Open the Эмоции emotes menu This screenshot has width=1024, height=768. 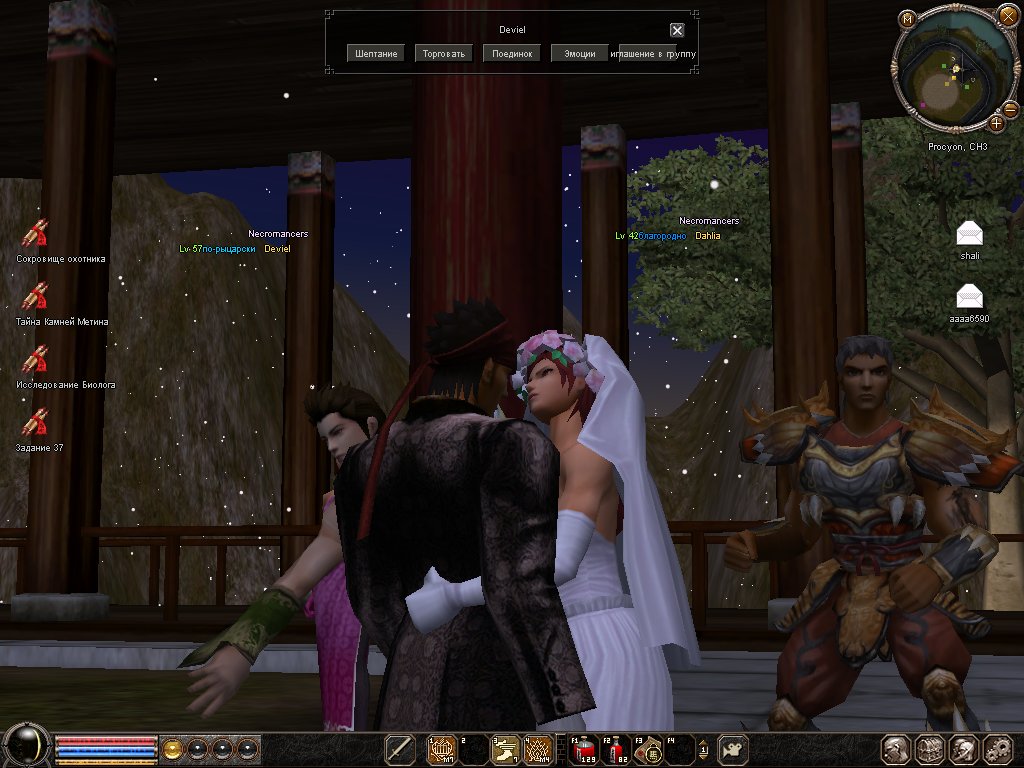pos(580,53)
